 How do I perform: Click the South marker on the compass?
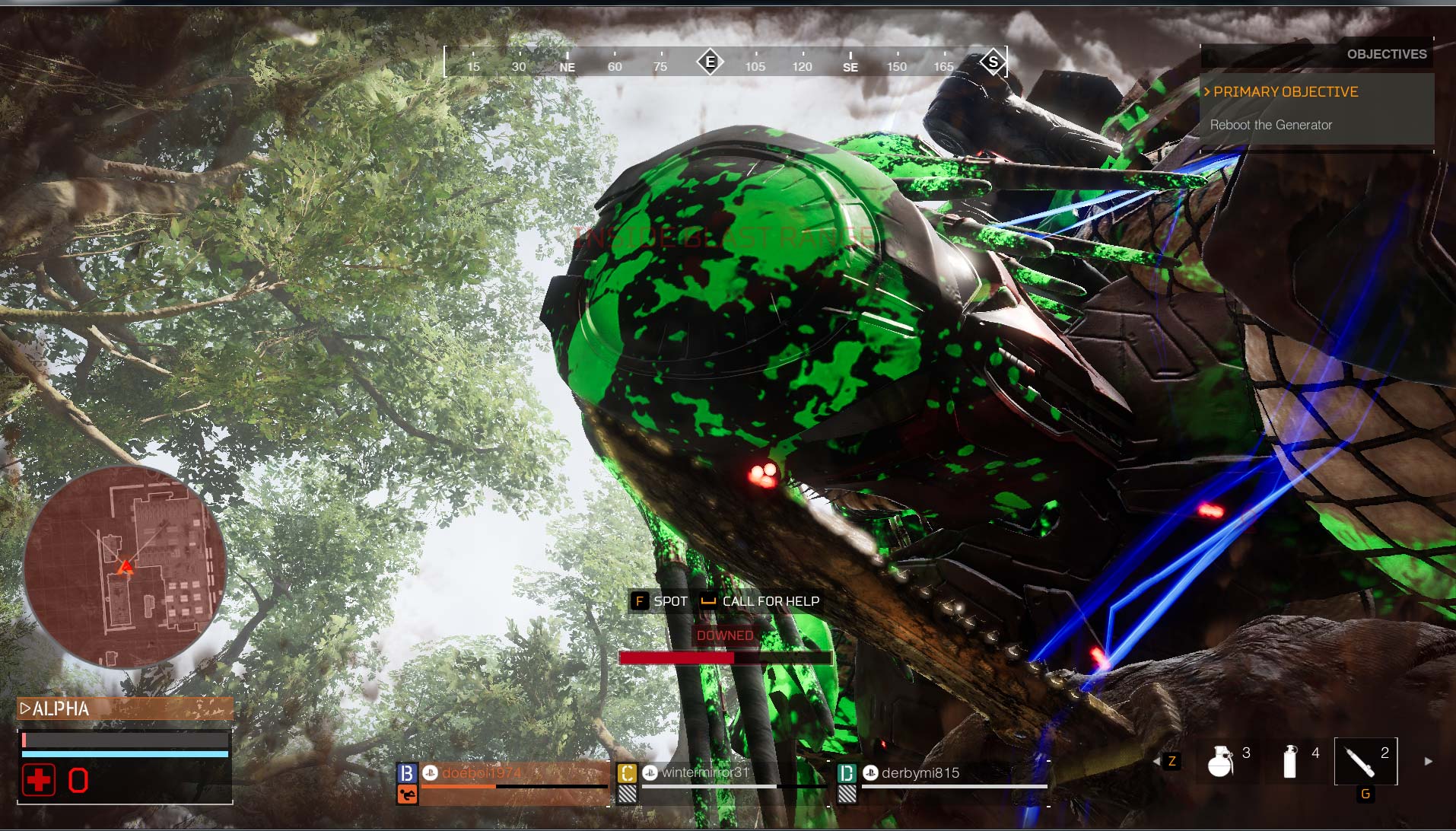[x=993, y=62]
